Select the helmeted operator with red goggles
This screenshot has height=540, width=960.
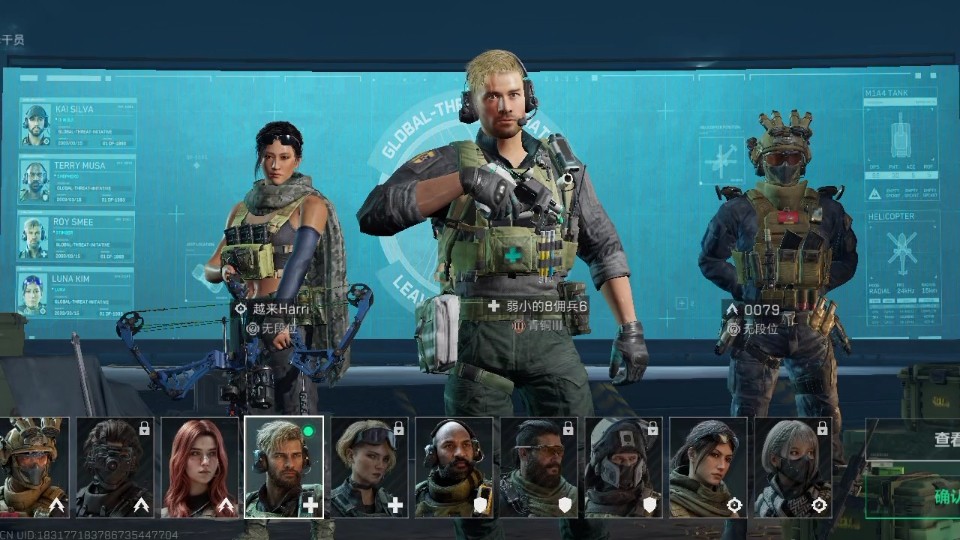tap(33, 467)
